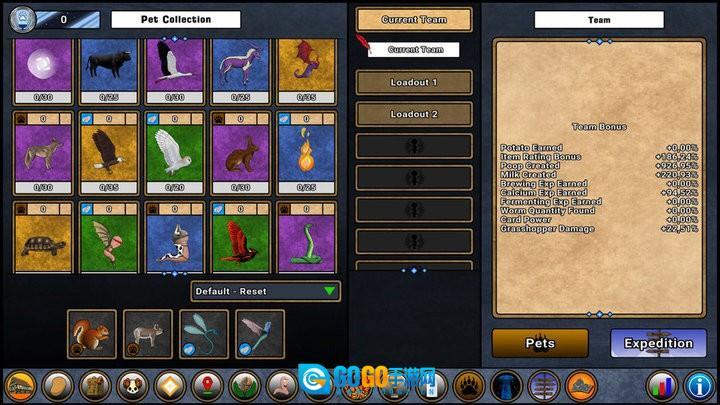
Task: Go to the Expedition screen
Action: point(658,343)
